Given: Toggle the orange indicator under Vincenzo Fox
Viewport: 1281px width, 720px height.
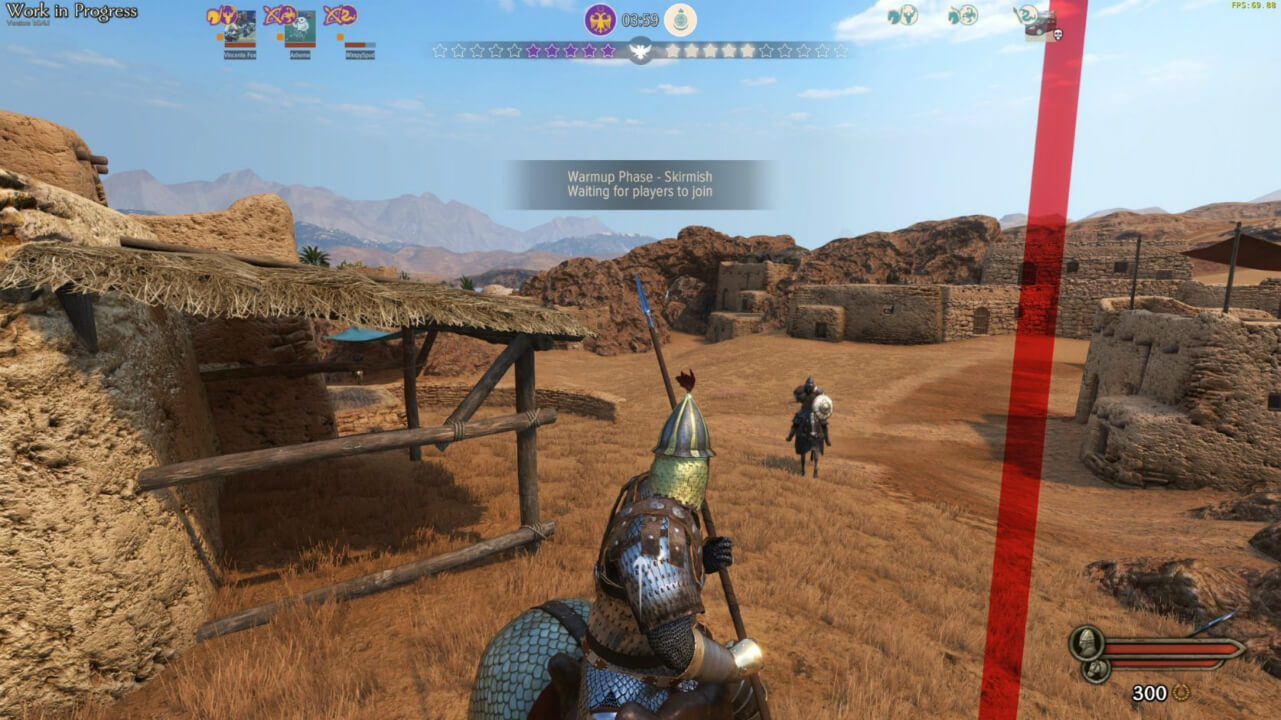Looking at the screenshot, I should pos(219,36).
